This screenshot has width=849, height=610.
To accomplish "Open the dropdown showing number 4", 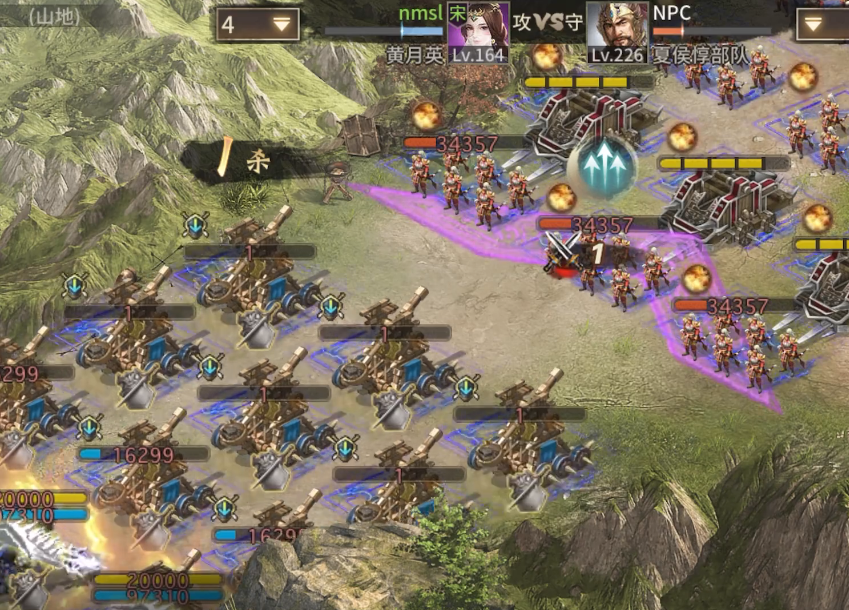I will pyautogui.click(x=258, y=25).
